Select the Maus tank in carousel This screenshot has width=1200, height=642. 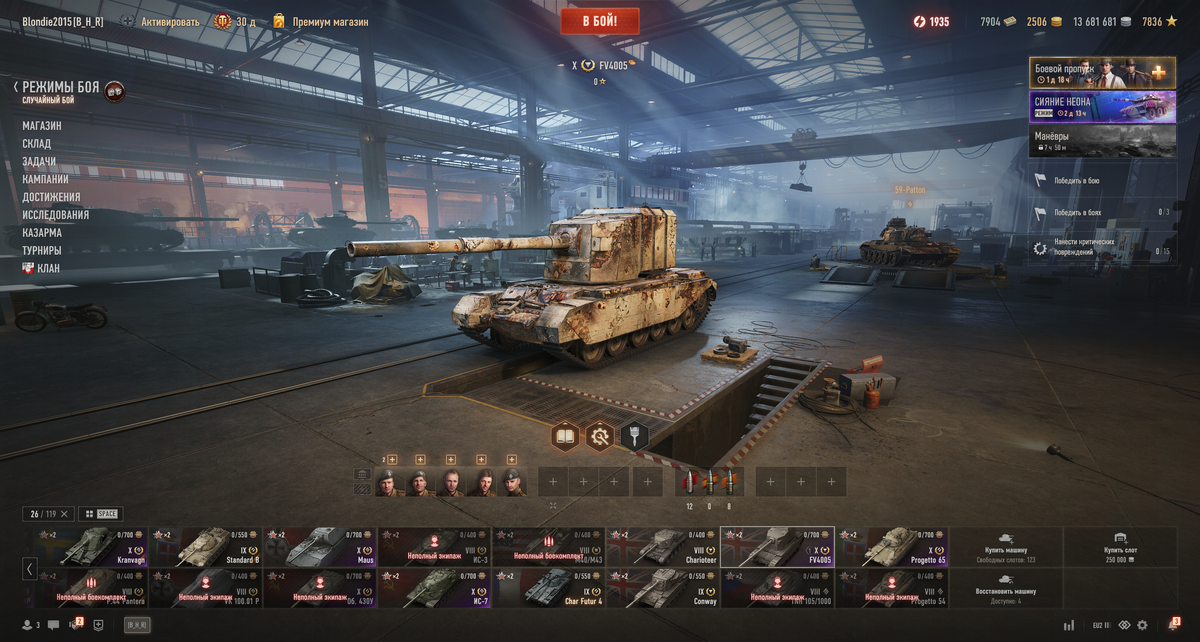point(319,546)
